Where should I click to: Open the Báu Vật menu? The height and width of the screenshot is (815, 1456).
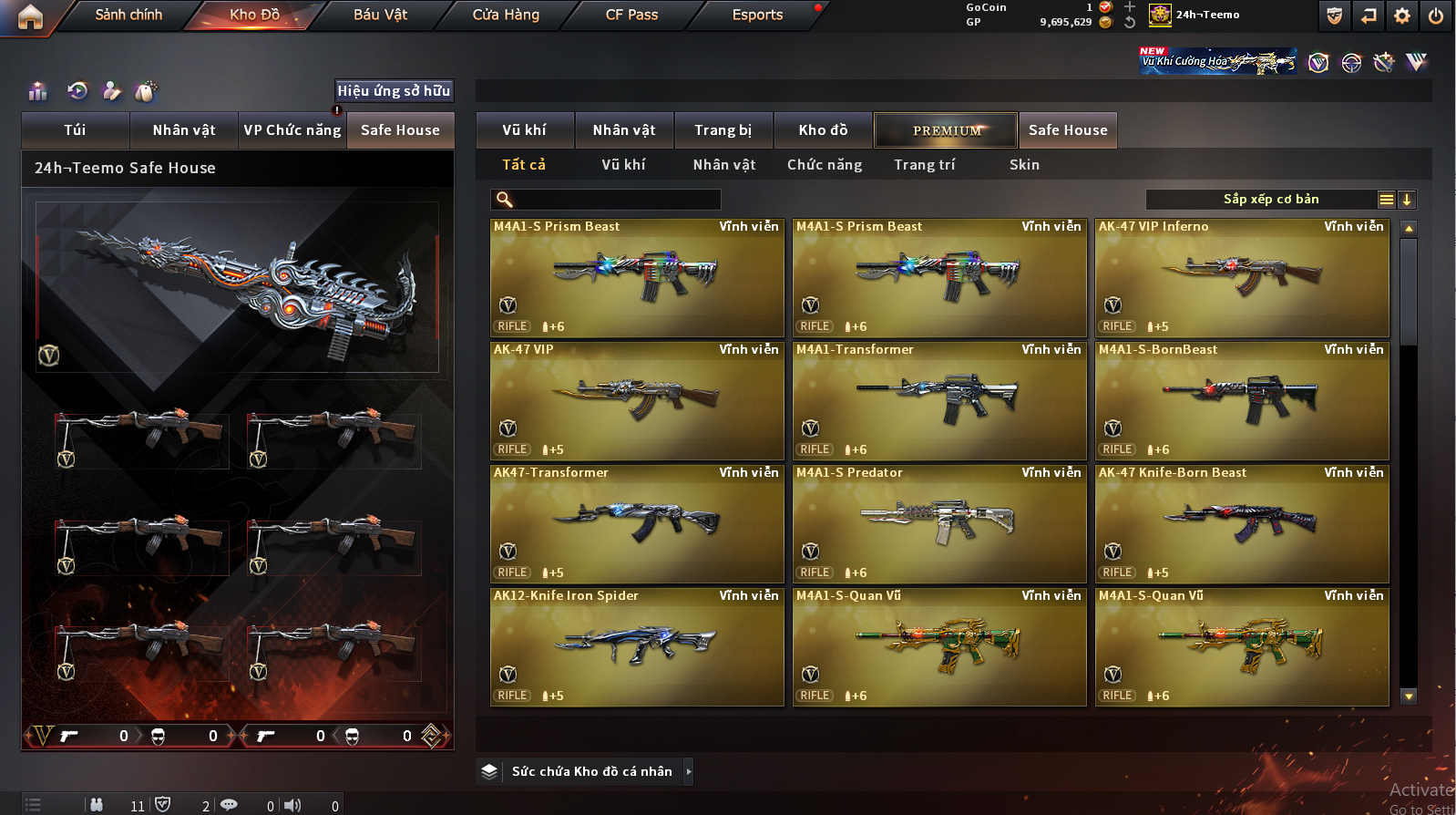pos(380,15)
